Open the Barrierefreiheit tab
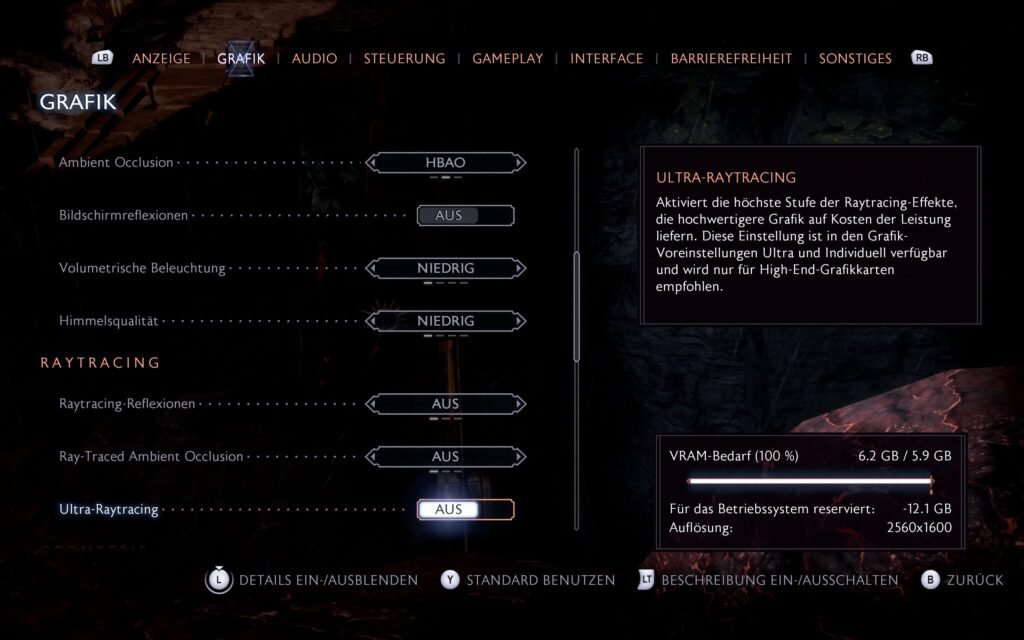Screen dimensions: 1024x640 pyautogui.click(x=731, y=58)
